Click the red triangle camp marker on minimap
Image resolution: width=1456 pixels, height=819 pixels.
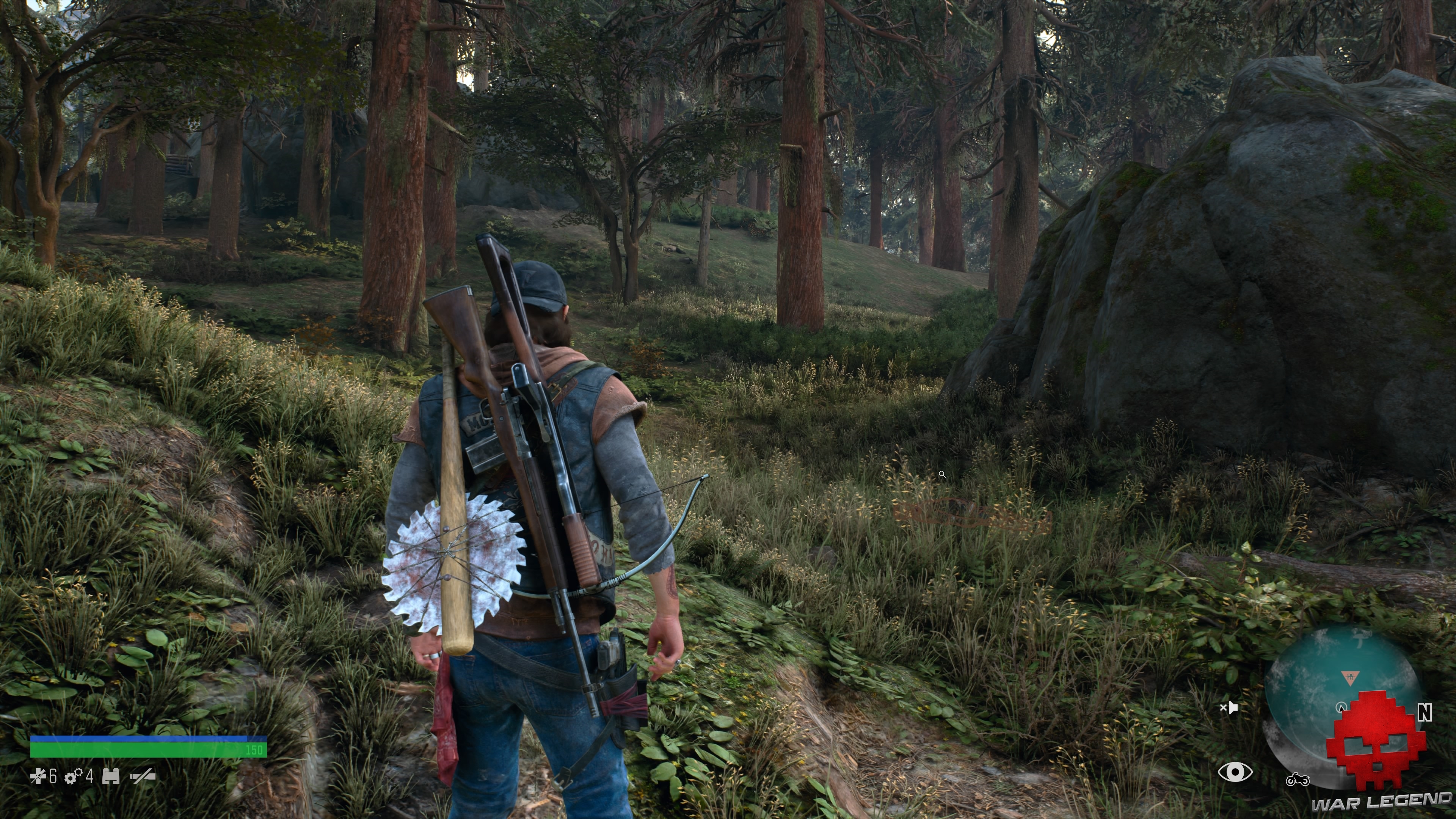click(1350, 678)
